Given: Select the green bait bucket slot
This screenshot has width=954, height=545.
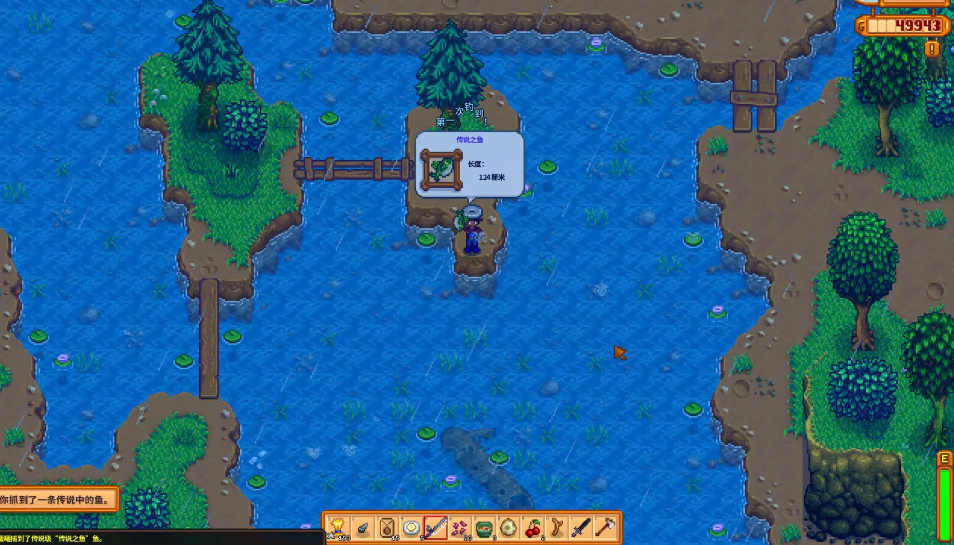Looking at the screenshot, I should (x=483, y=527).
